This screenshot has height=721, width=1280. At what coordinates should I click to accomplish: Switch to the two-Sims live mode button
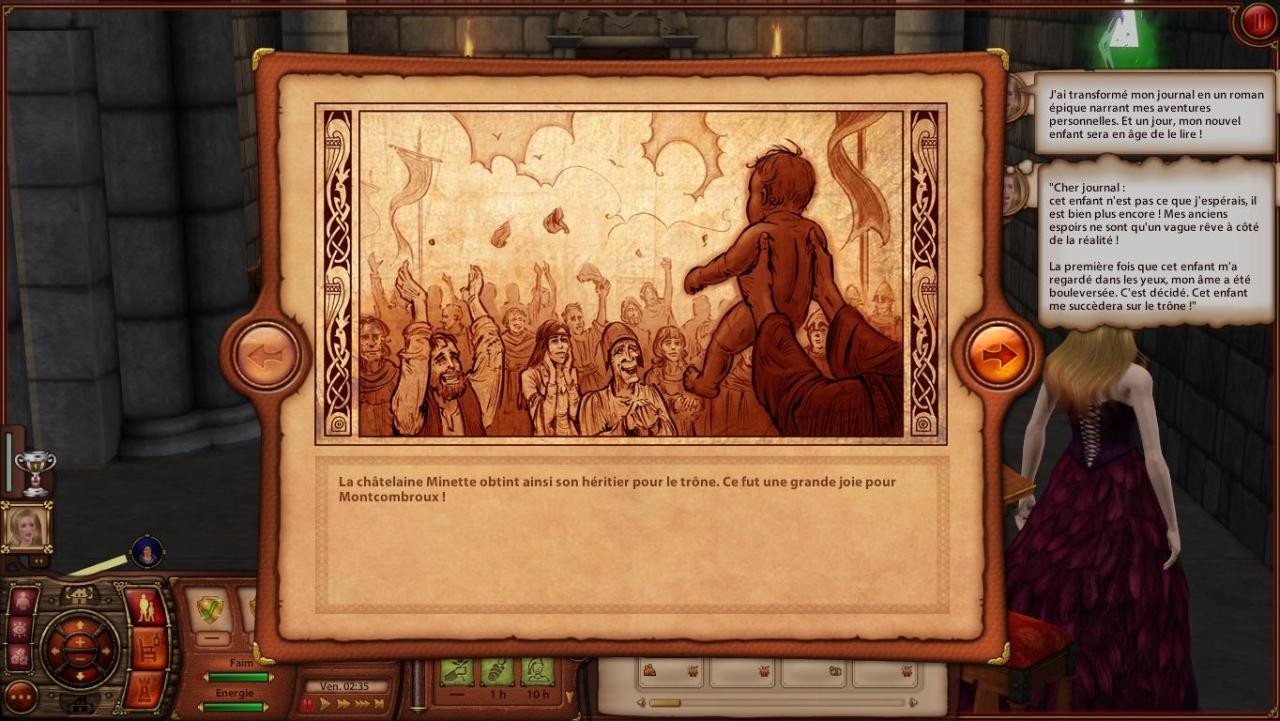pyautogui.click(x=146, y=607)
